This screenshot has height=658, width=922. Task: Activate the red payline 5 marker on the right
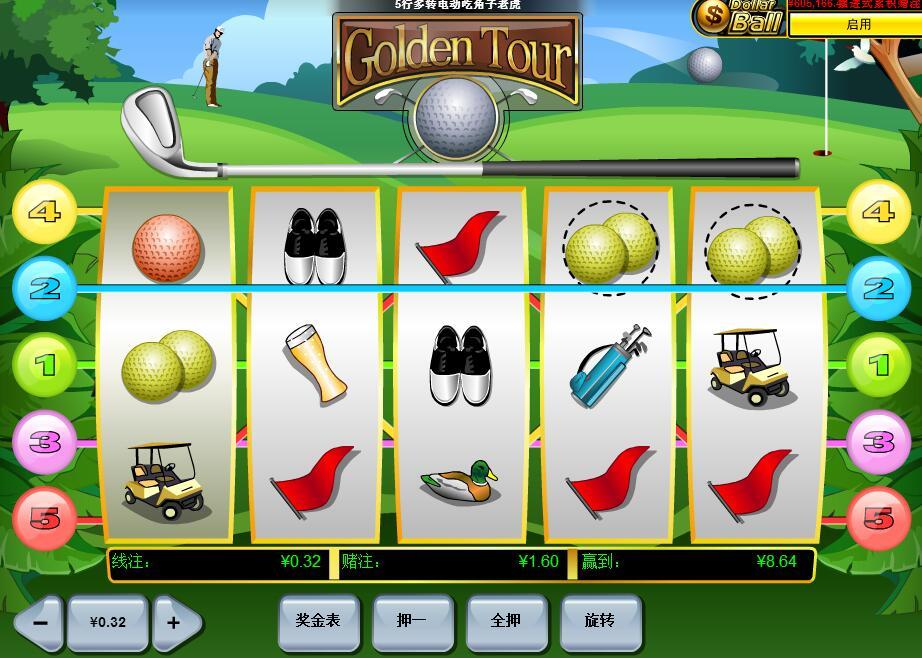[x=878, y=518]
